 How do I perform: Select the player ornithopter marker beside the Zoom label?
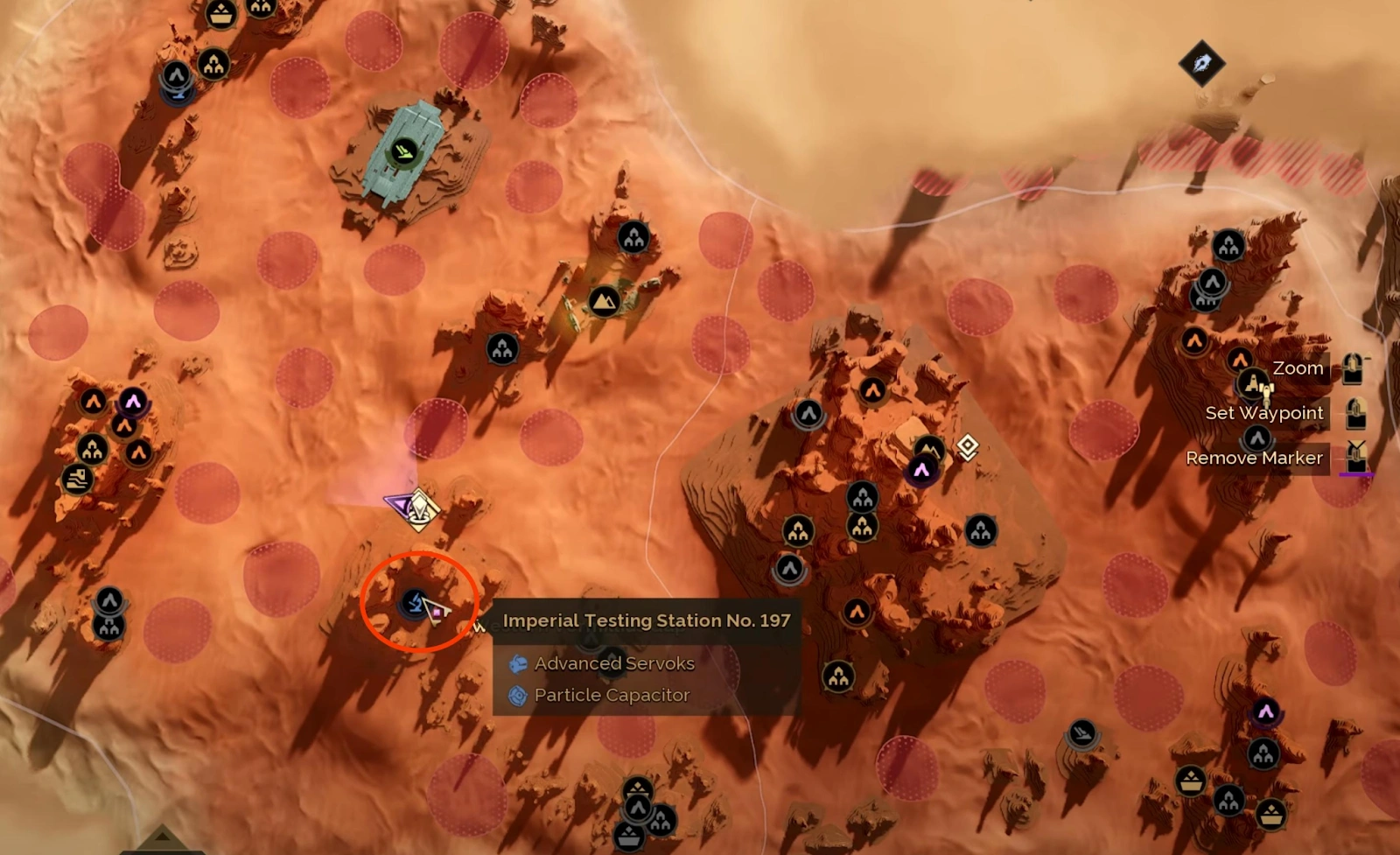[1255, 385]
